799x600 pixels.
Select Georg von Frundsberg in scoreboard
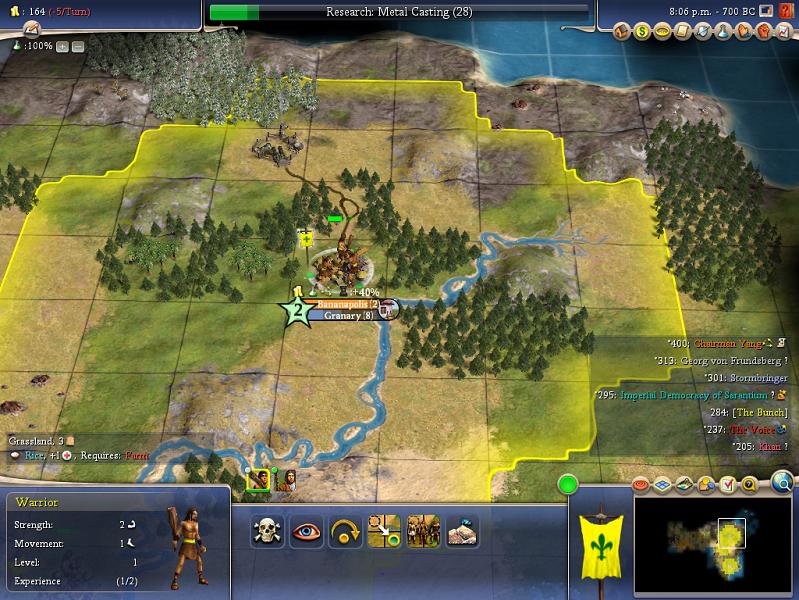[x=729, y=361]
